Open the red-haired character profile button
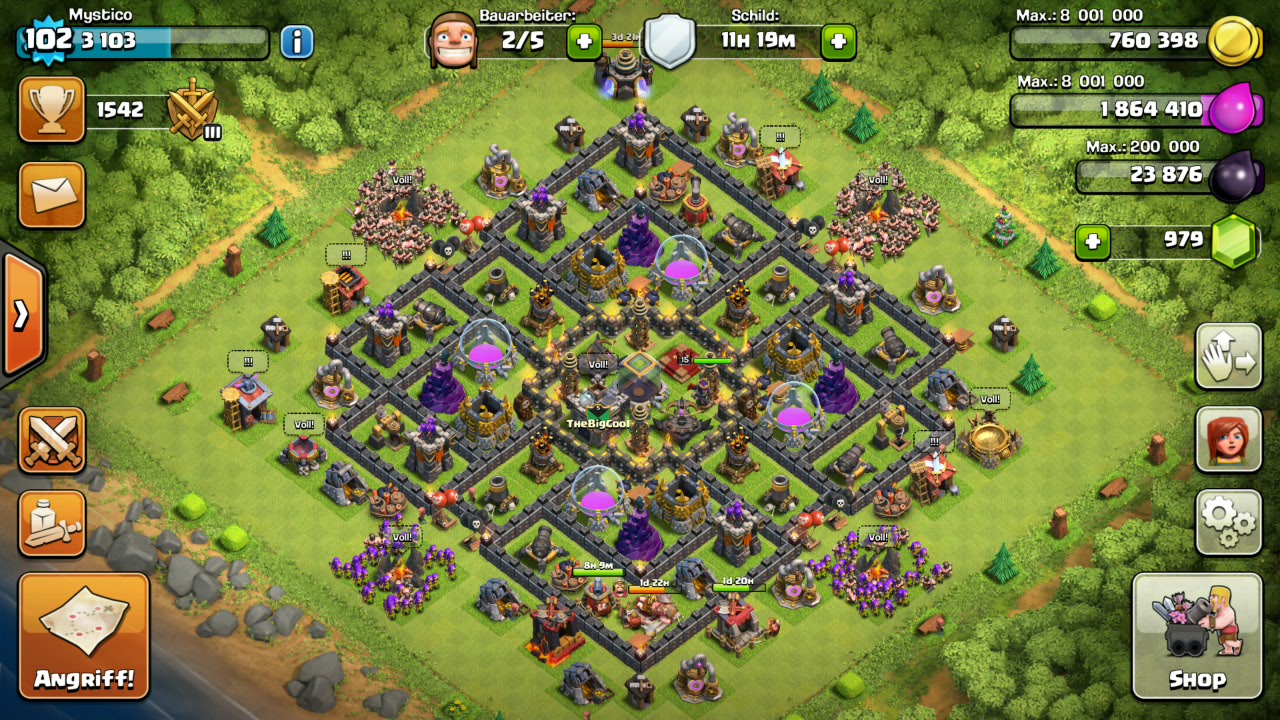1280x720 pixels. [1228, 439]
